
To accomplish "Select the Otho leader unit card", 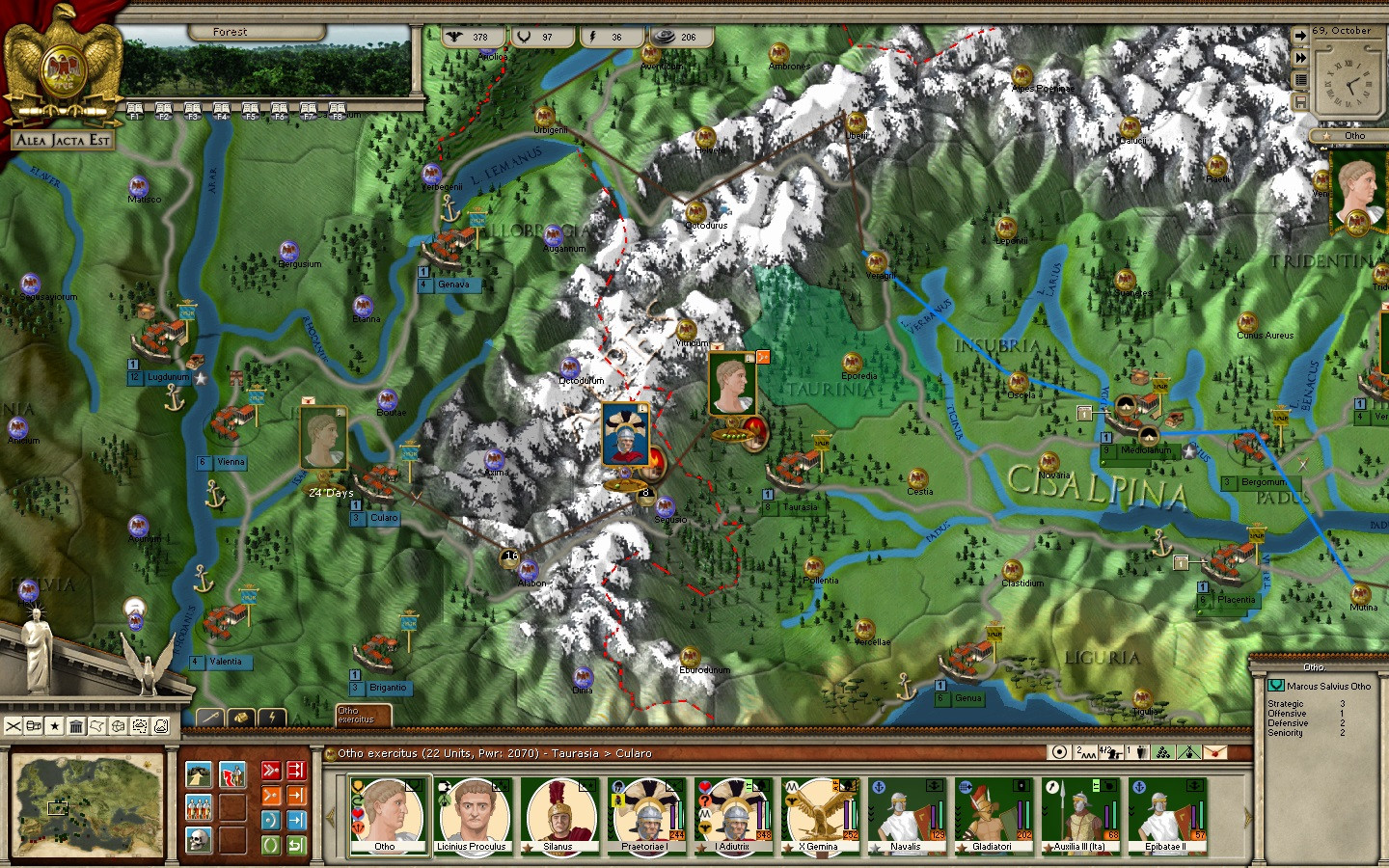I will (x=386, y=816).
